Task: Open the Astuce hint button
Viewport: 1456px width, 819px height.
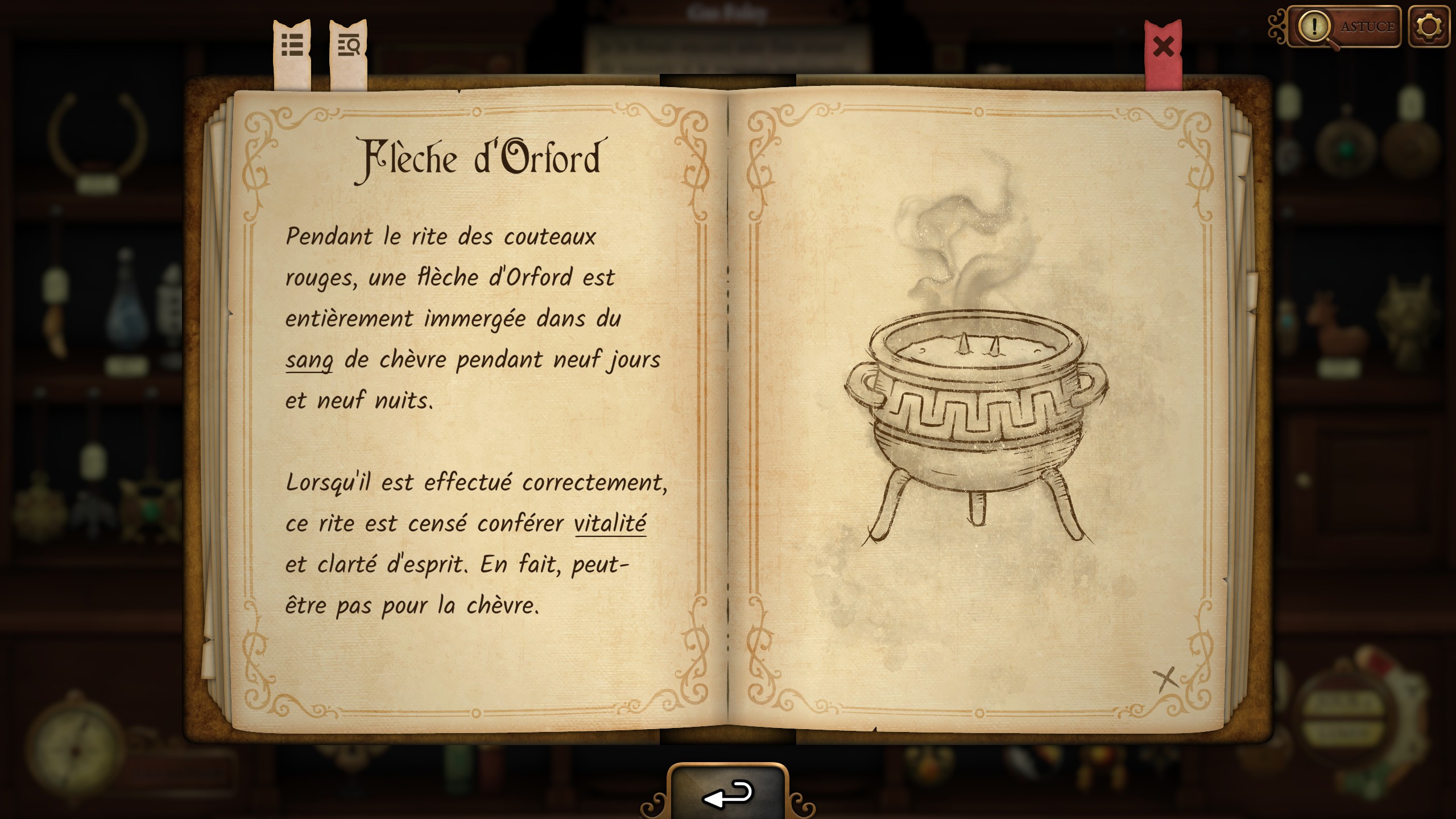Action: (1345, 27)
